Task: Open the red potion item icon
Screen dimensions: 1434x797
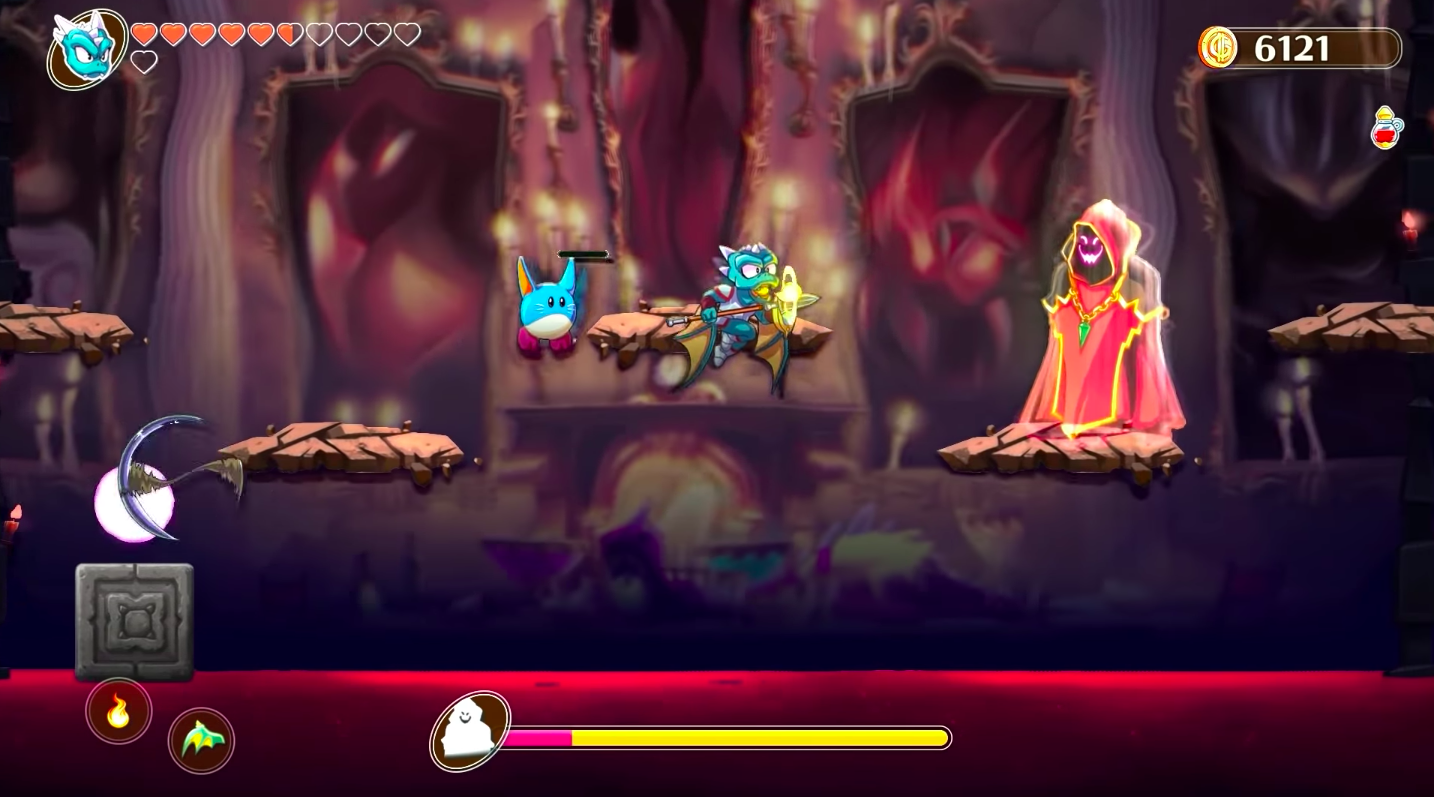Action: 1386,129
